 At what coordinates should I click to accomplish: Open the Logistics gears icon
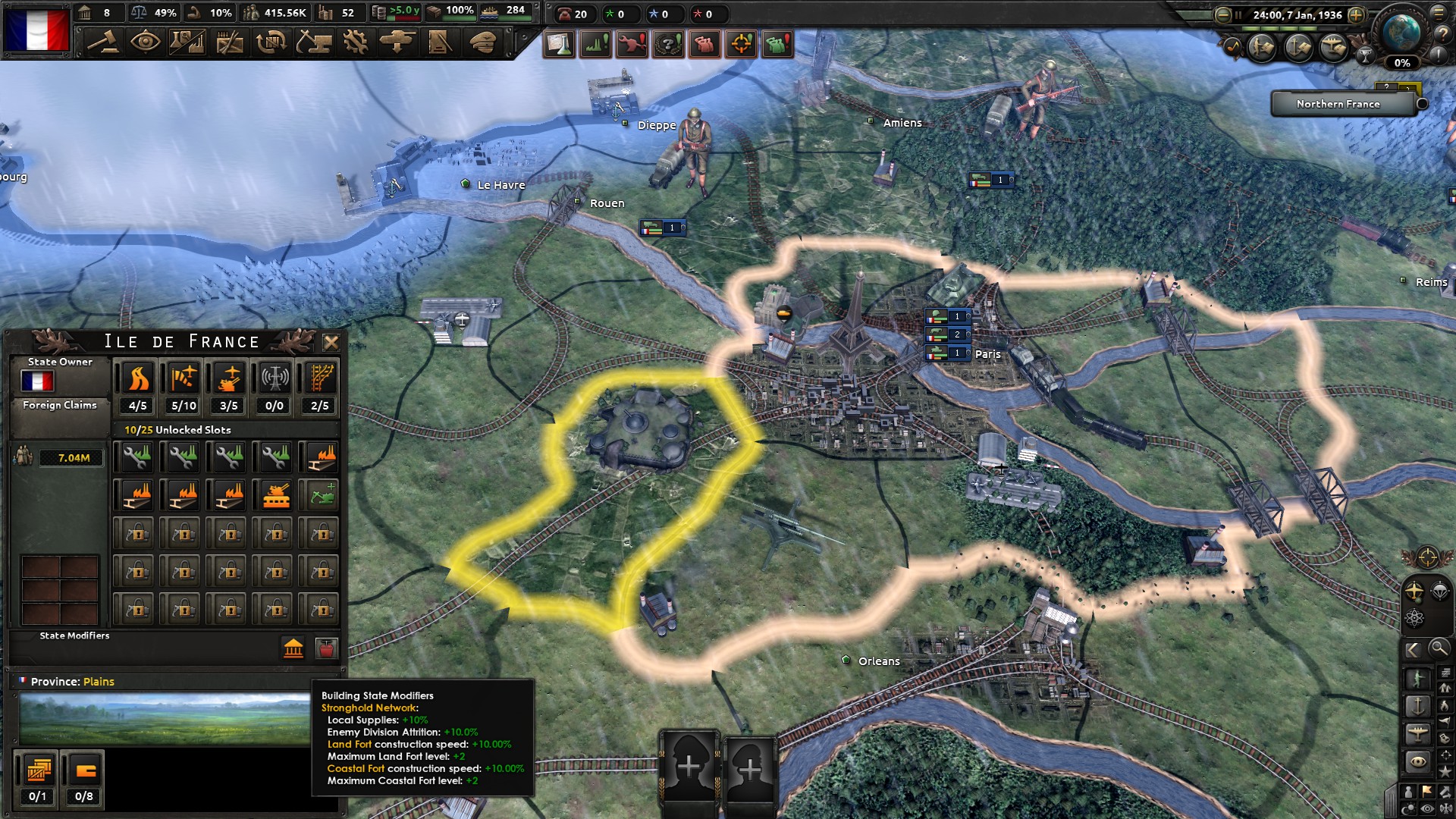[356, 42]
